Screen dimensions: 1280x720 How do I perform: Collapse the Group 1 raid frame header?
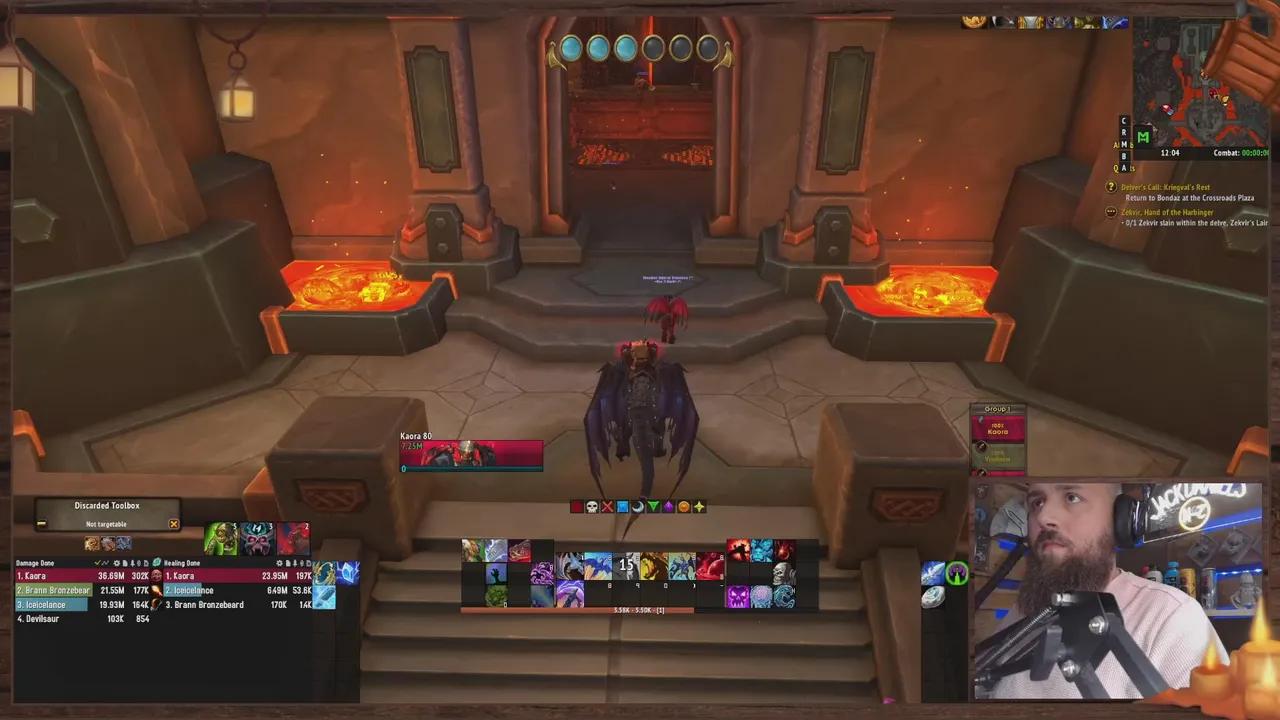(997, 408)
